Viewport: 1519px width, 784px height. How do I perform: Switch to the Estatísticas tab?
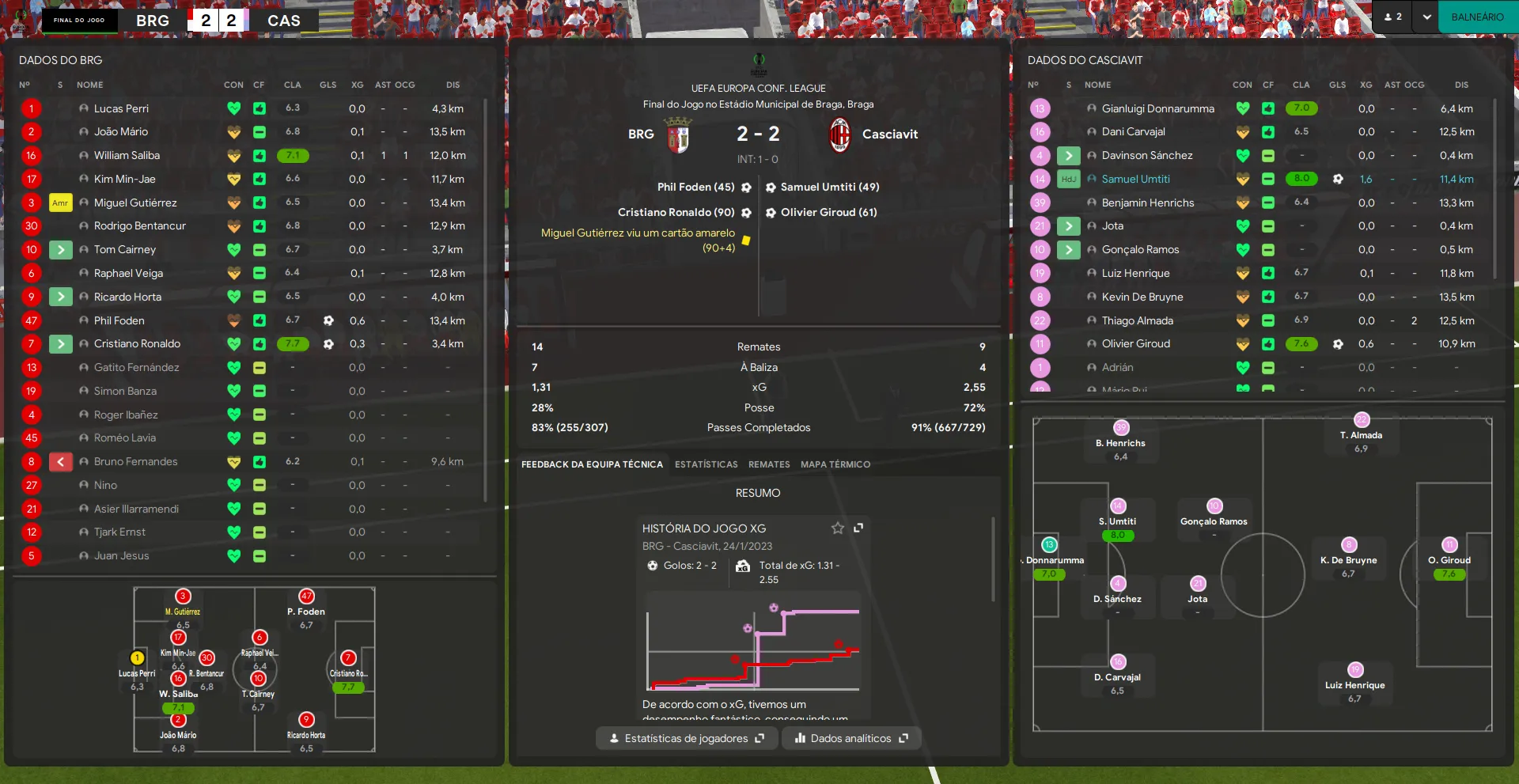coord(706,464)
